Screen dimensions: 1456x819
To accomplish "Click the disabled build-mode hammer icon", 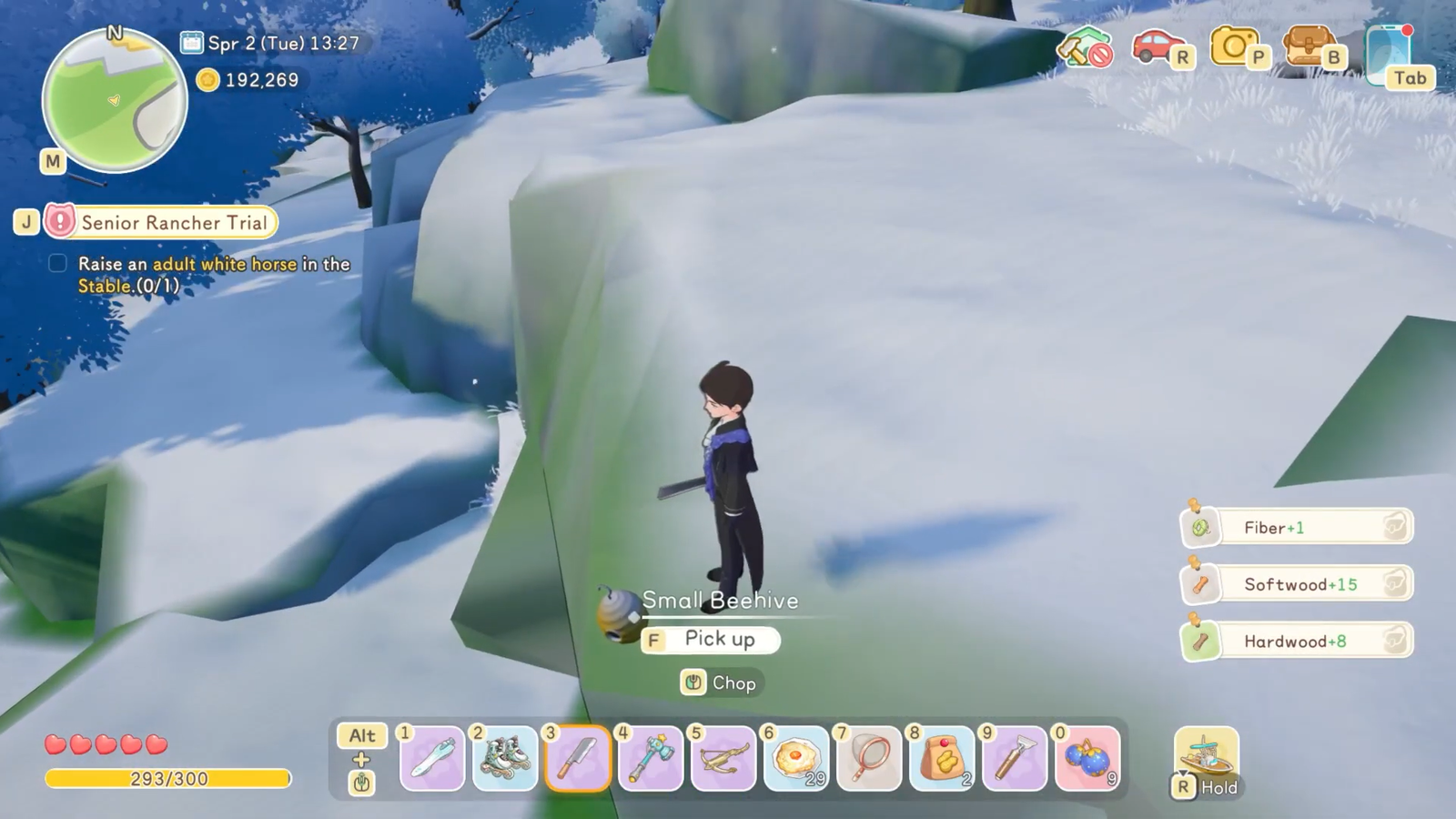I will (1084, 47).
